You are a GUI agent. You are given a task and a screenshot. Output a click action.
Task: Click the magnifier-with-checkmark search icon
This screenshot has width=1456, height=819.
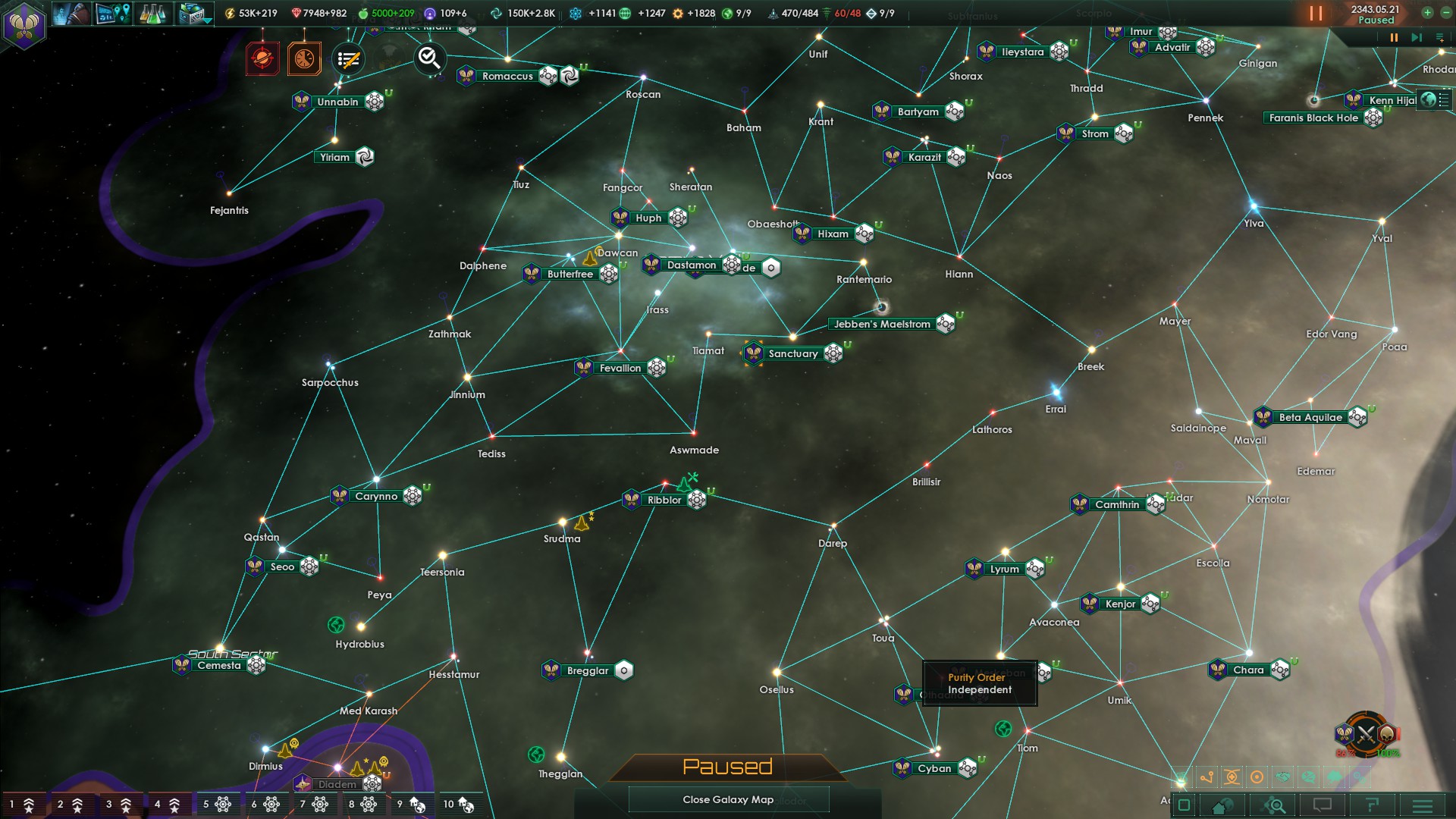[428, 59]
